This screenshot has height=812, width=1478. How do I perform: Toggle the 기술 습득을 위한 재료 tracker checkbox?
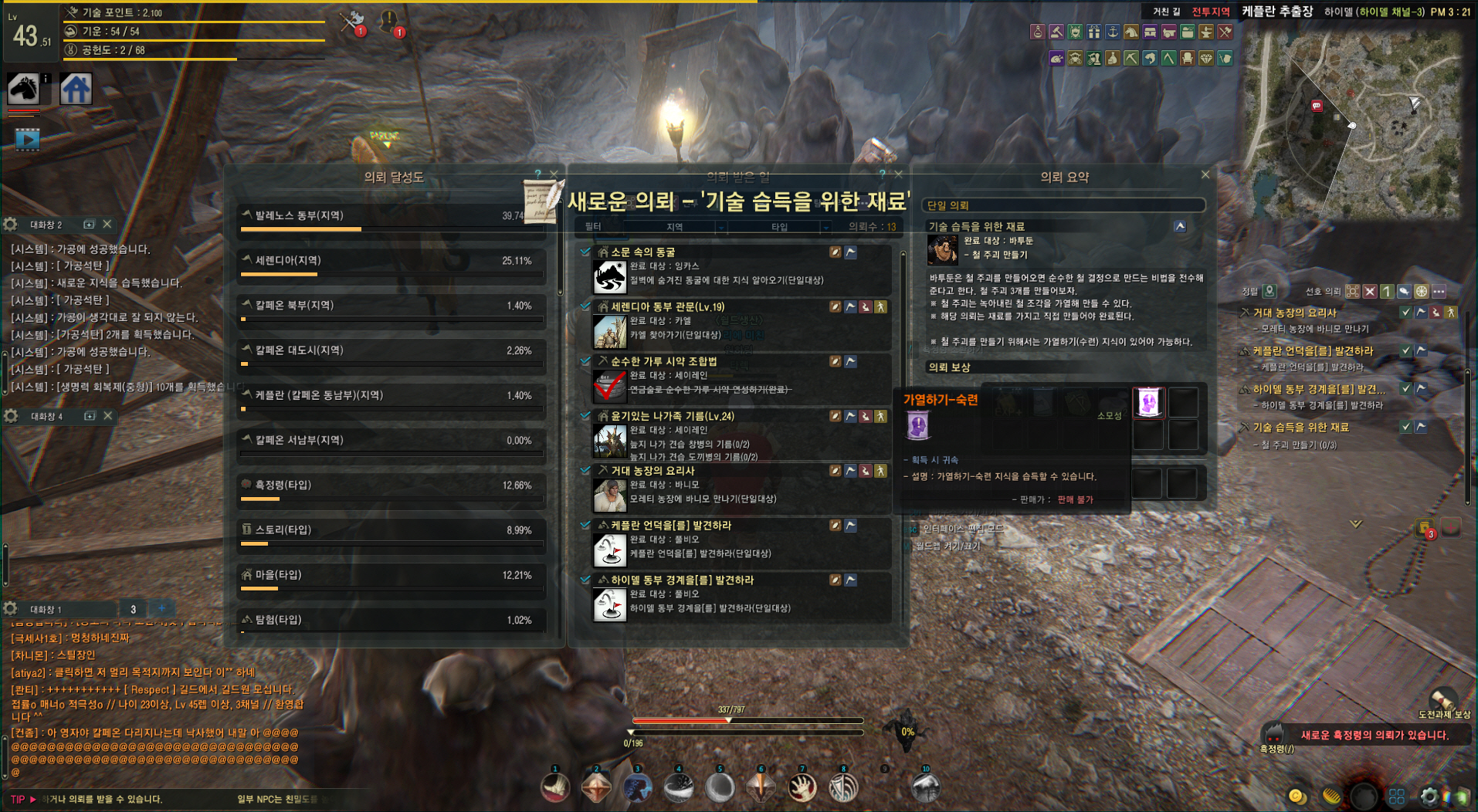pyautogui.click(x=1407, y=426)
